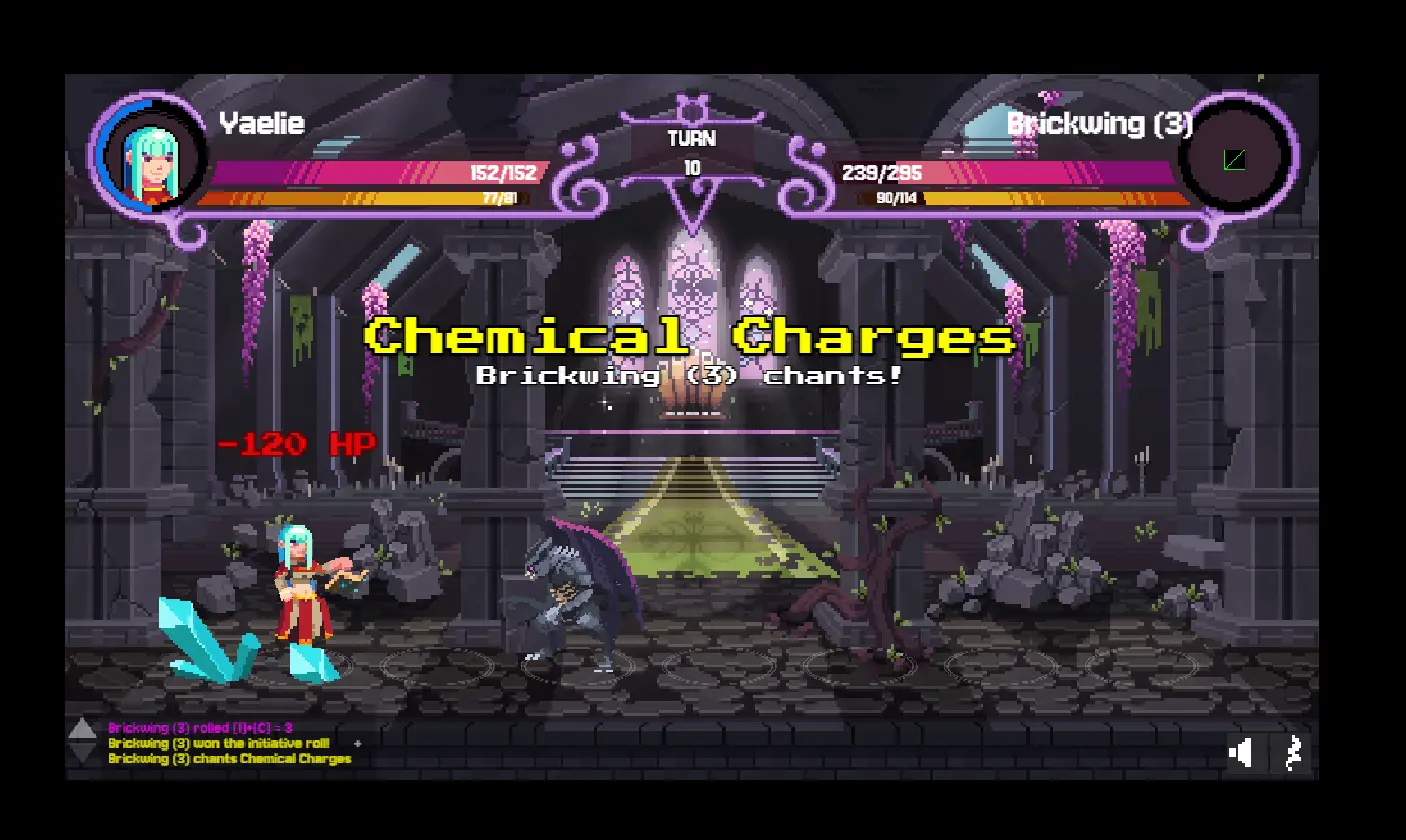The height and width of the screenshot is (840, 1406).
Task: Toggle the combat log with the plus symbol
Action: [355, 743]
